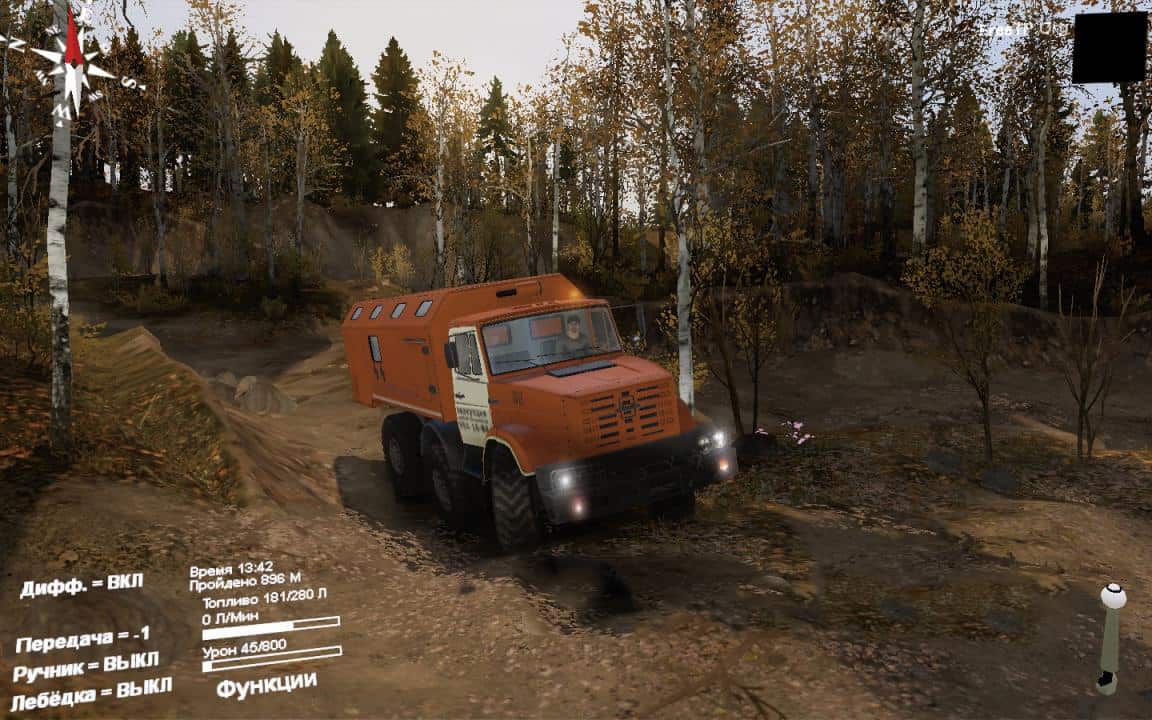Viewport: 1152px width, 720px height.
Task: Click the gear shifter knob
Action: pyautogui.click(x=1112, y=596)
